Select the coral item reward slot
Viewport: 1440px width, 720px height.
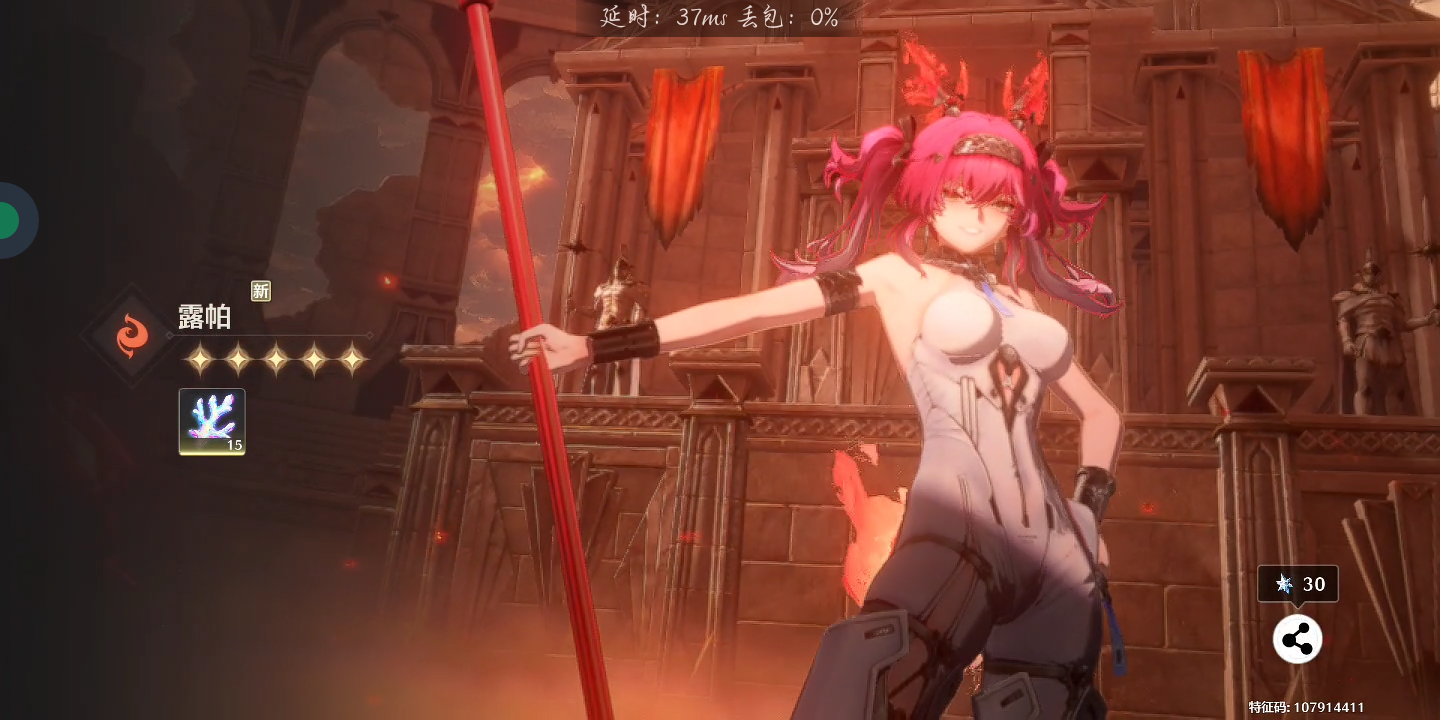(212, 421)
